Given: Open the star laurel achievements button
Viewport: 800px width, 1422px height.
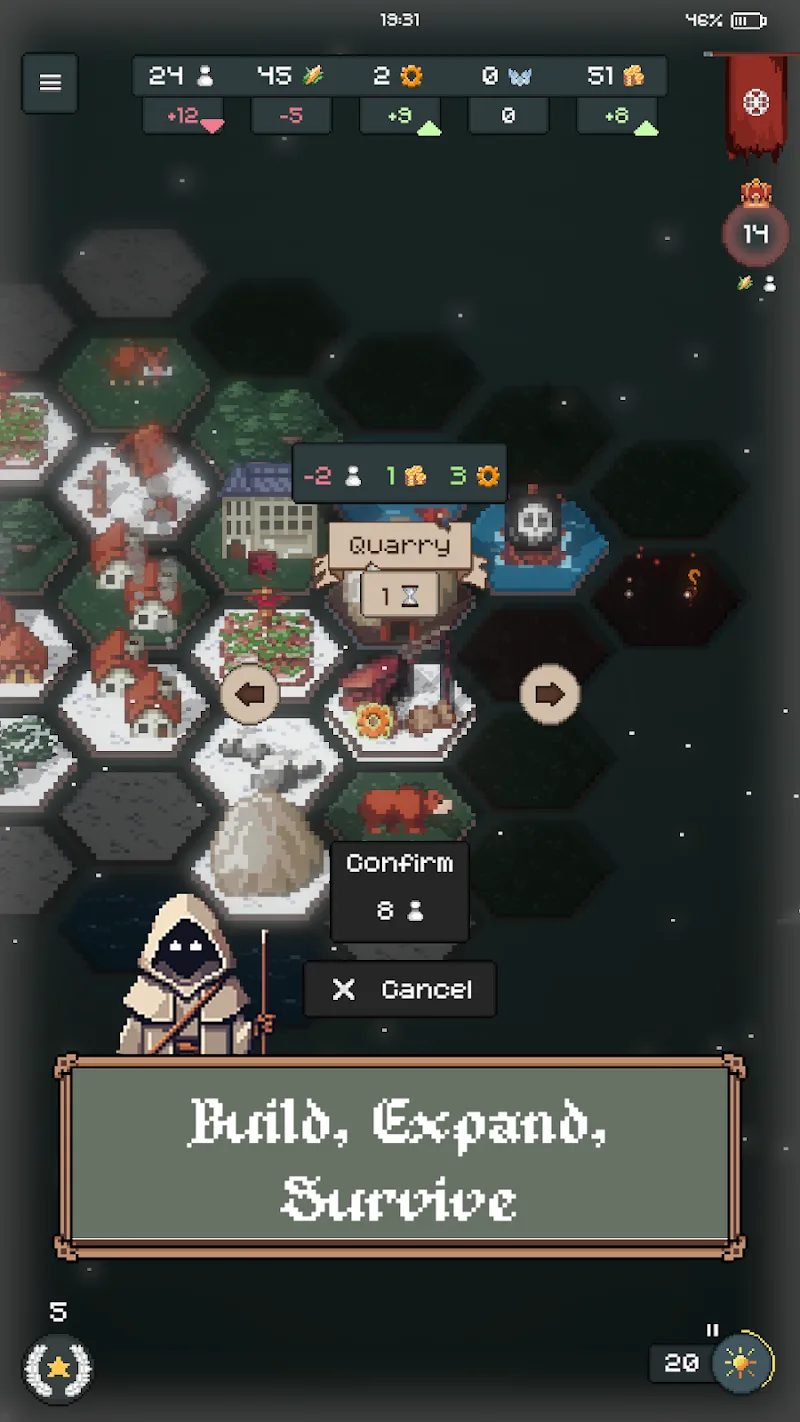Looking at the screenshot, I should 58,1366.
